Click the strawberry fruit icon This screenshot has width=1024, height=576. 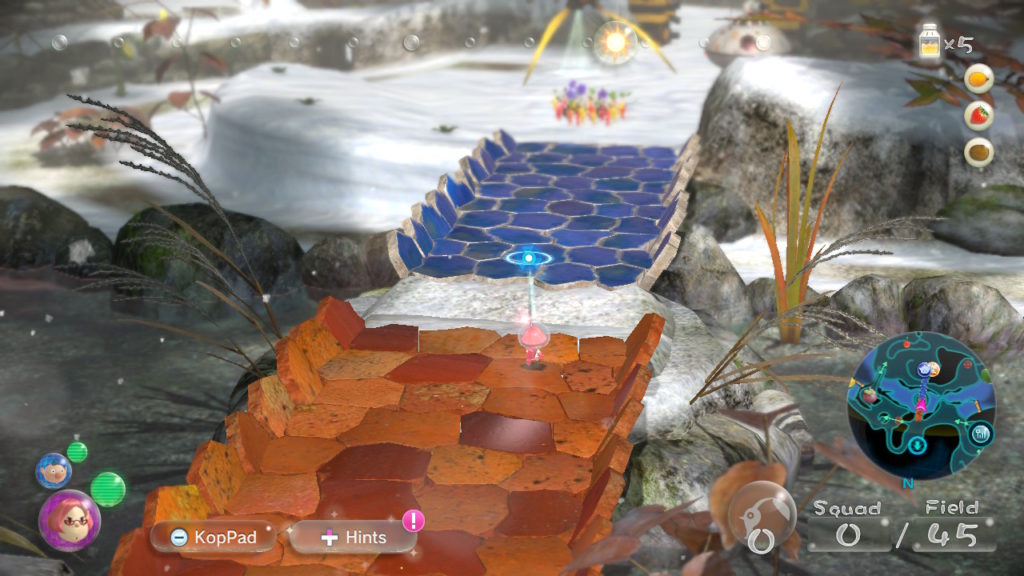click(978, 114)
